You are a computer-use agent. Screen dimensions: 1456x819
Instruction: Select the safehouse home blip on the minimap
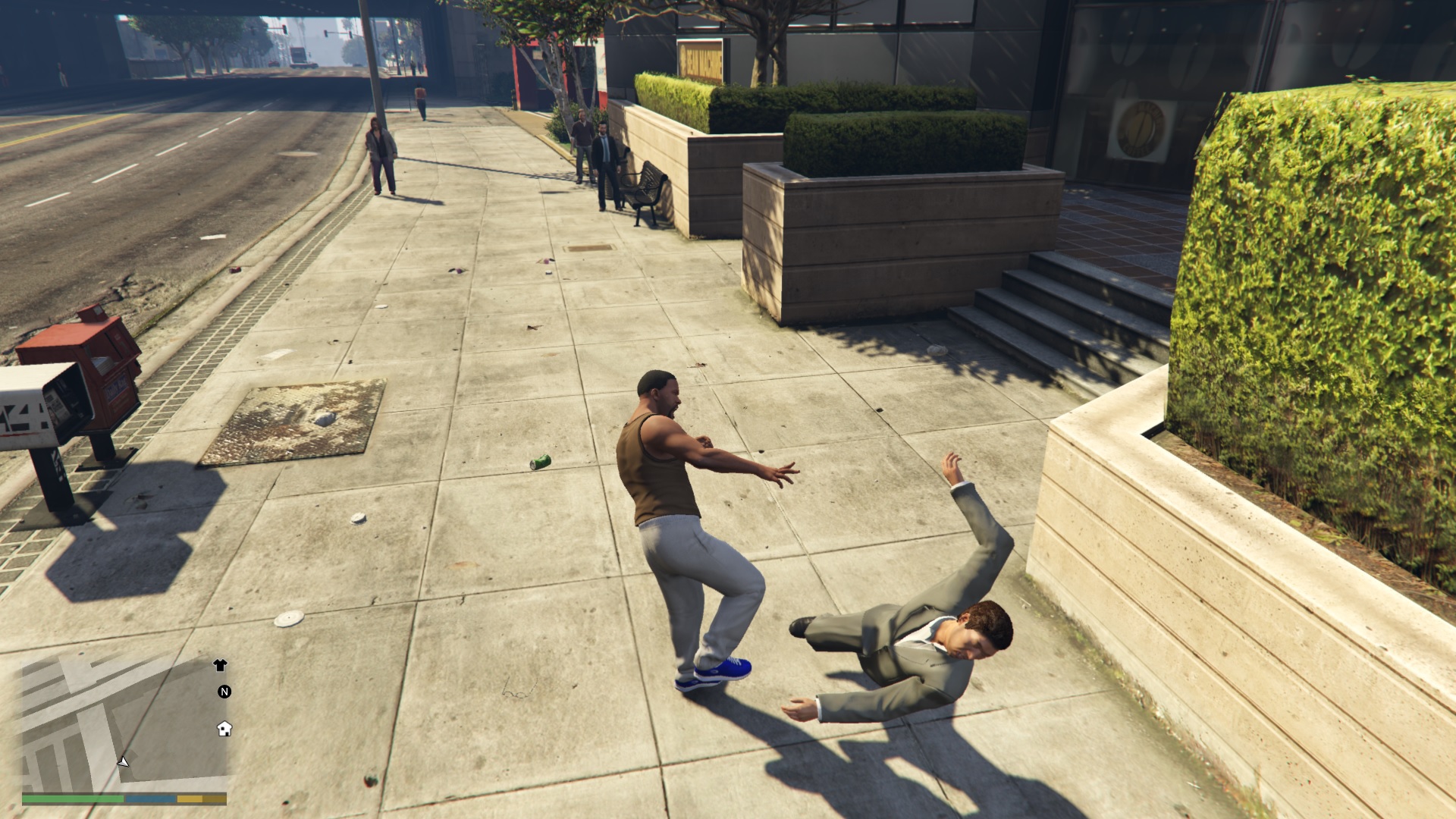click(224, 730)
